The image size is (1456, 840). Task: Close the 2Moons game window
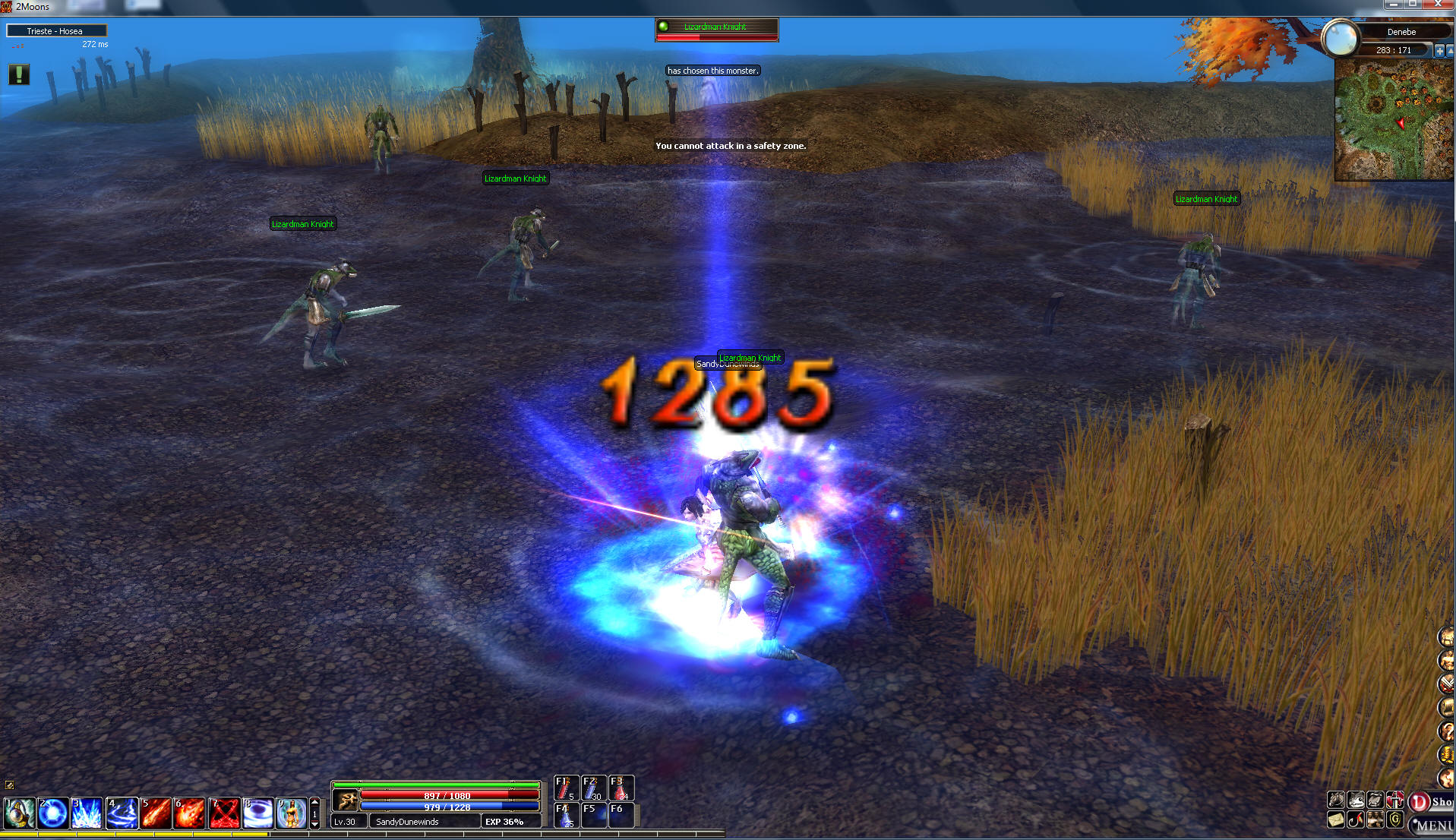tap(1437, 5)
